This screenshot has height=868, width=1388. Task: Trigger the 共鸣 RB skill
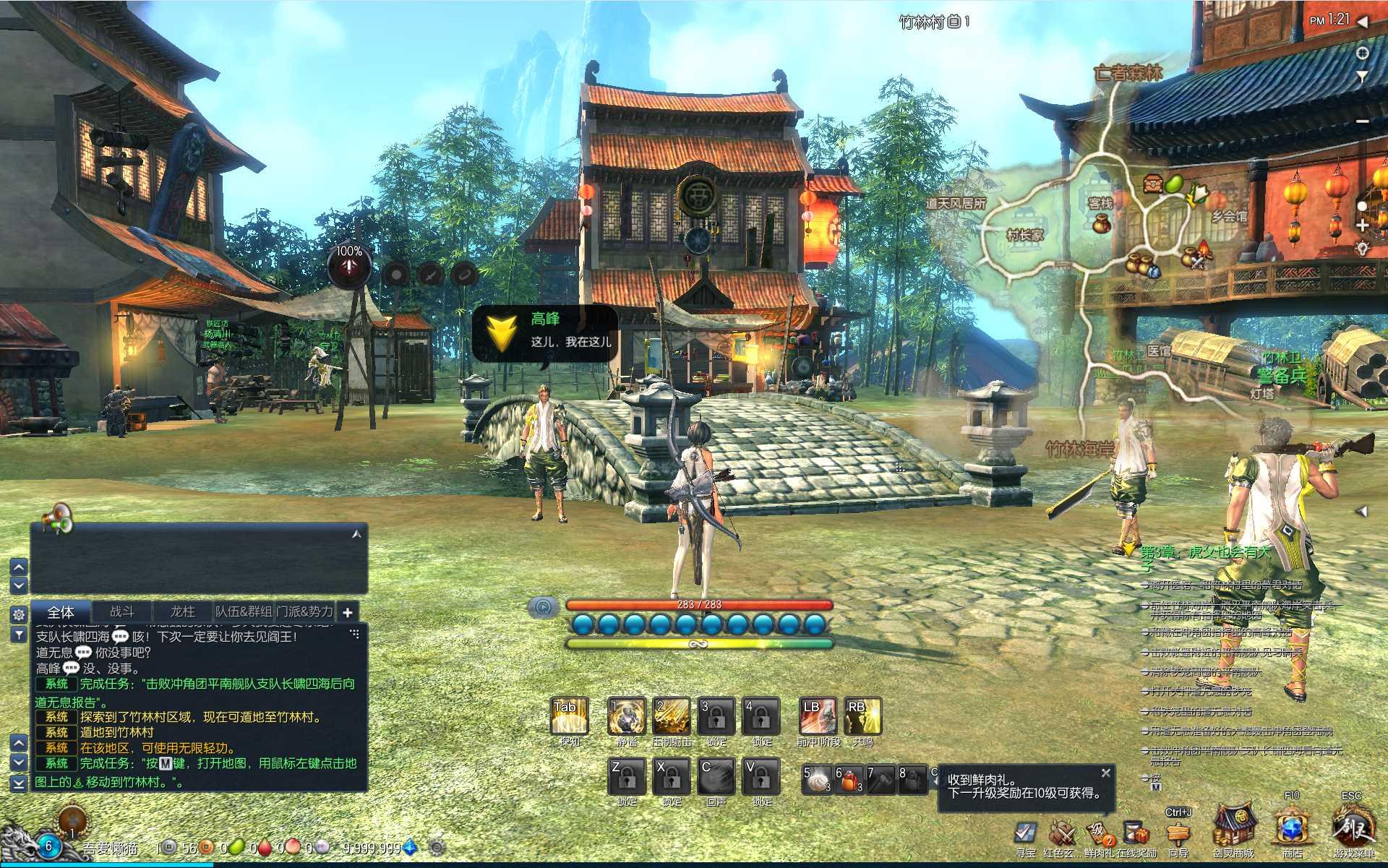pyautogui.click(x=862, y=716)
